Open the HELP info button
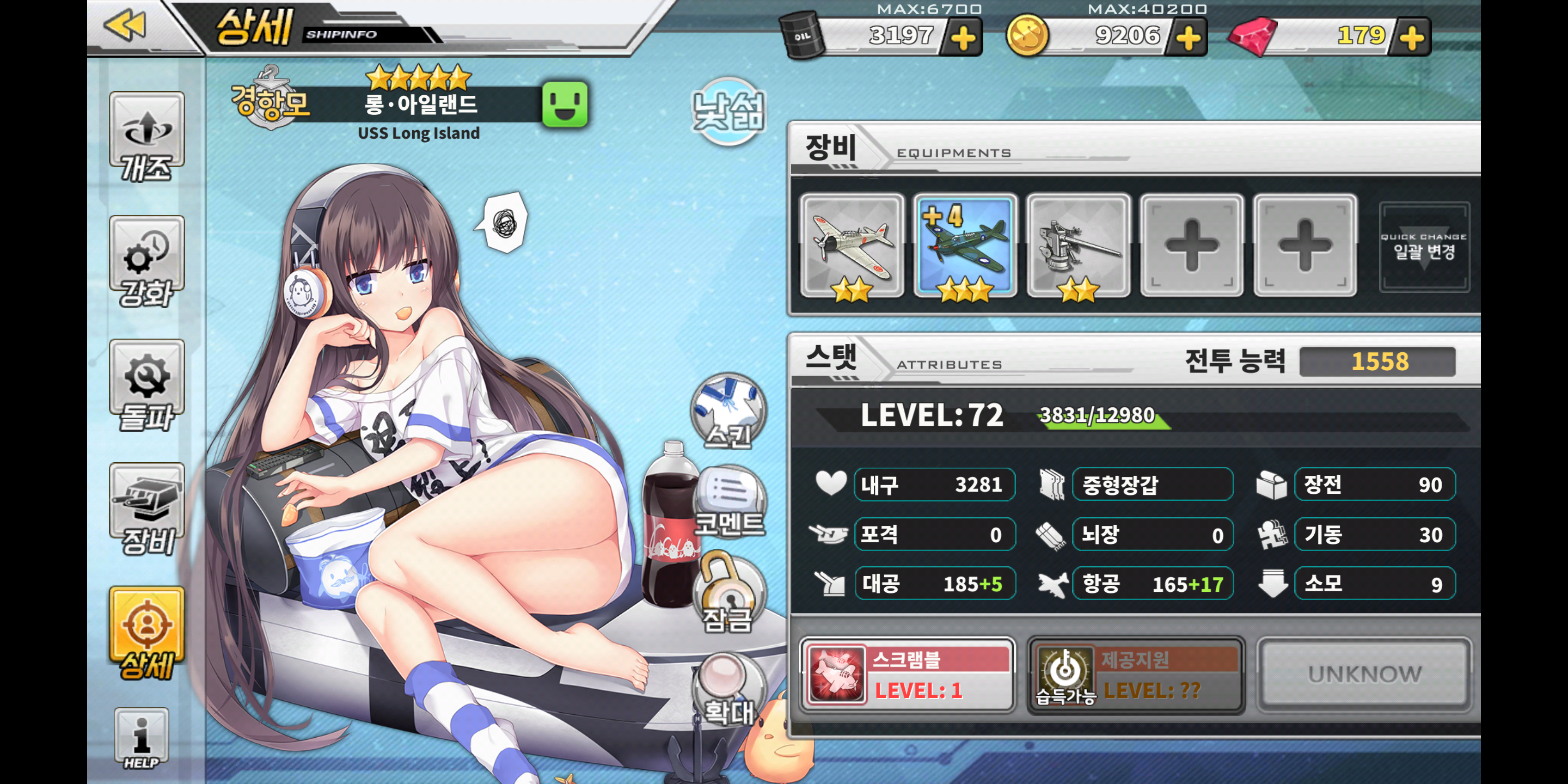This screenshot has width=1568, height=784. pos(141,738)
